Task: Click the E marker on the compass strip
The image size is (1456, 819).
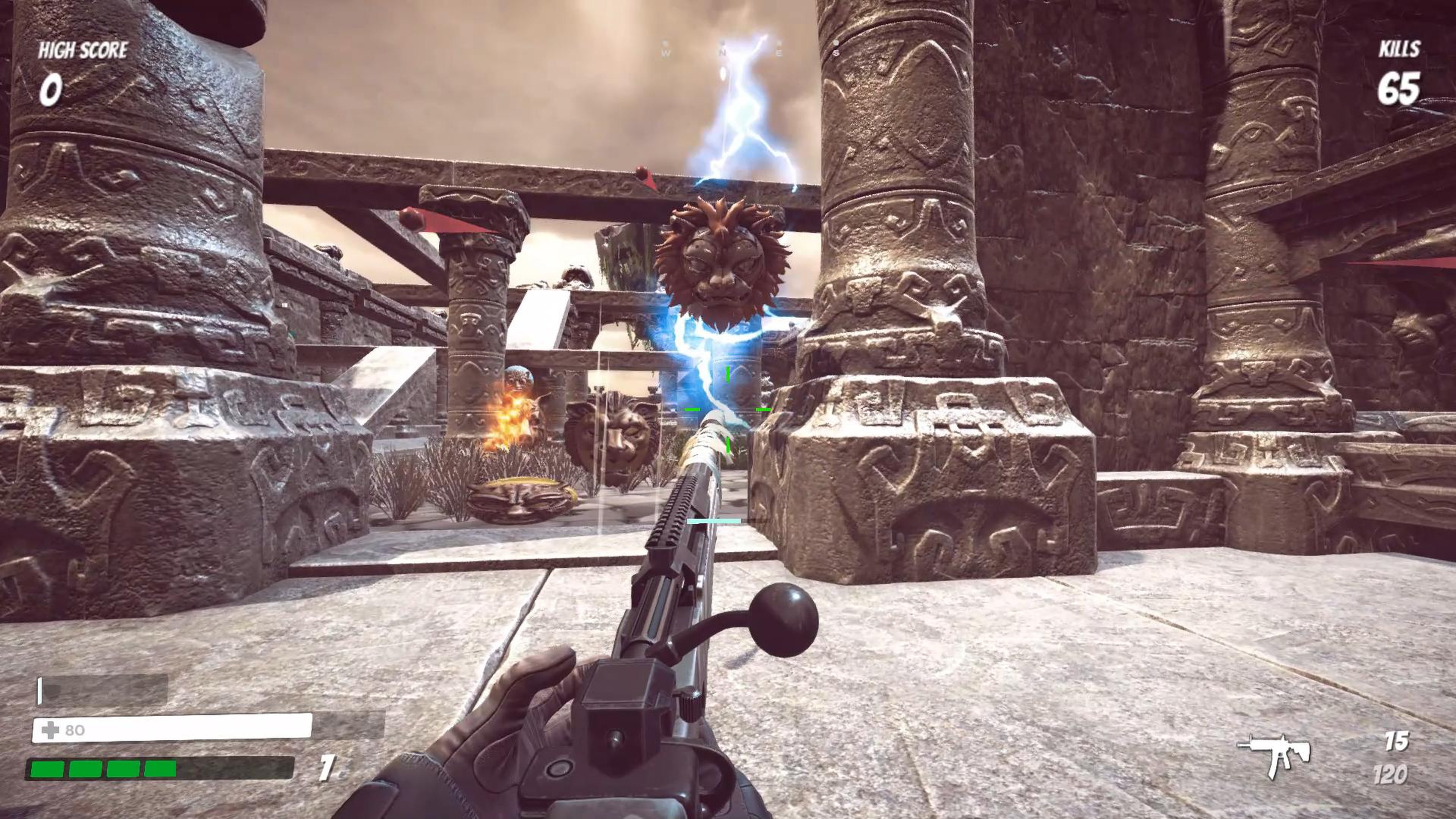Action: pyautogui.click(x=780, y=53)
